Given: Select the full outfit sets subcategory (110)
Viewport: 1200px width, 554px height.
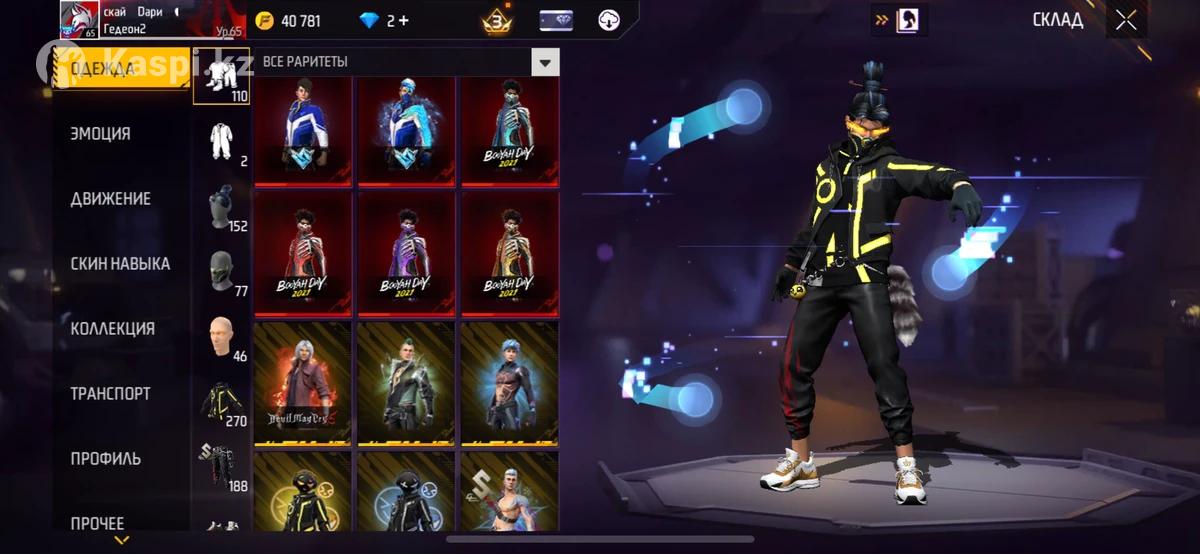Looking at the screenshot, I should (x=223, y=76).
